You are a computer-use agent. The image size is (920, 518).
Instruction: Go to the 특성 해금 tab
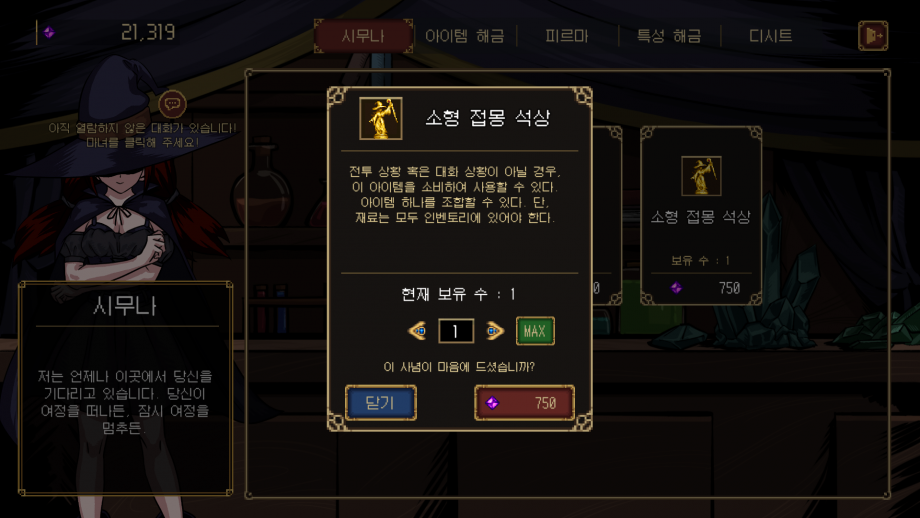pyautogui.click(x=668, y=36)
